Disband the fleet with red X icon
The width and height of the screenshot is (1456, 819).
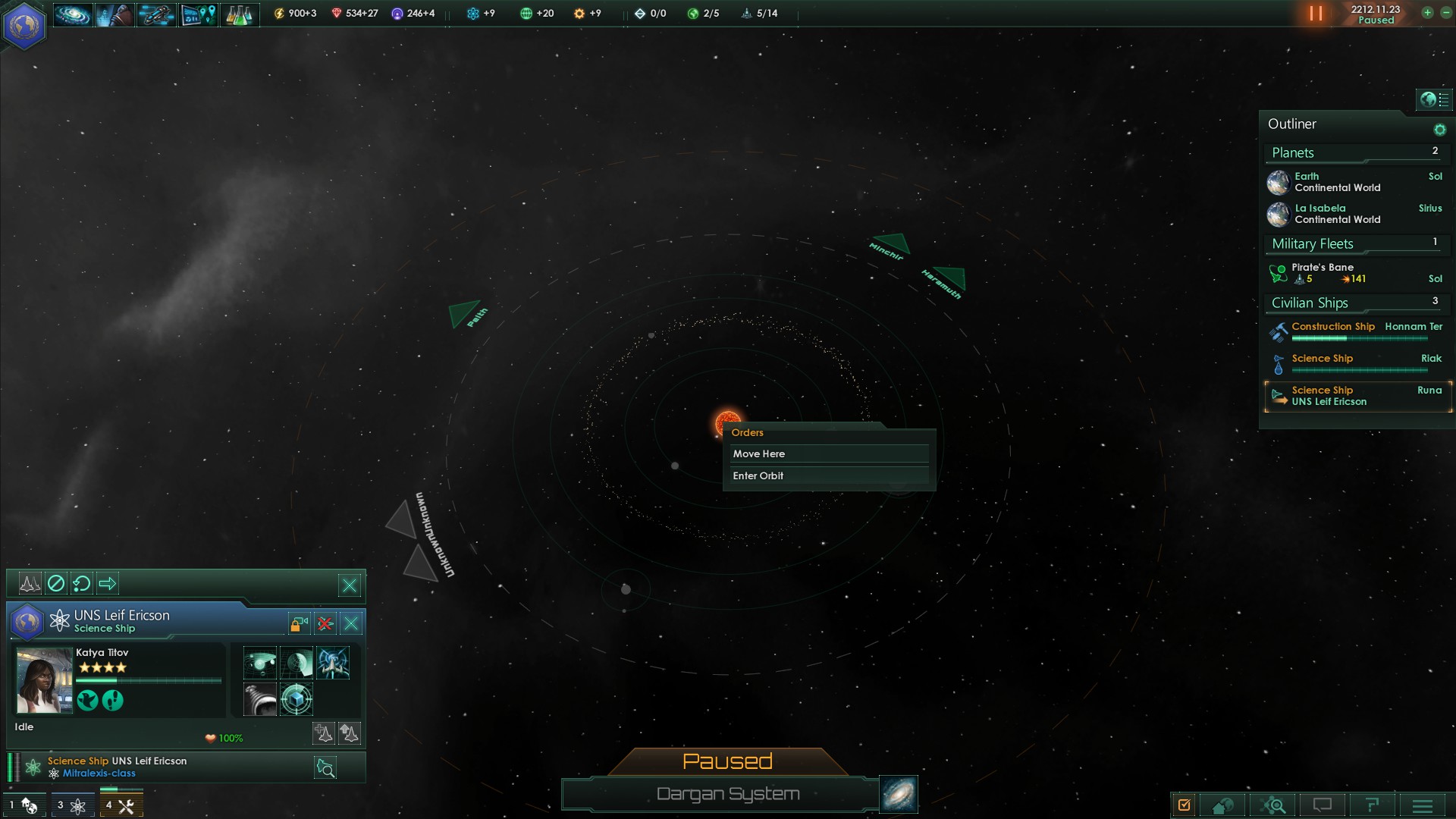tap(325, 623)
